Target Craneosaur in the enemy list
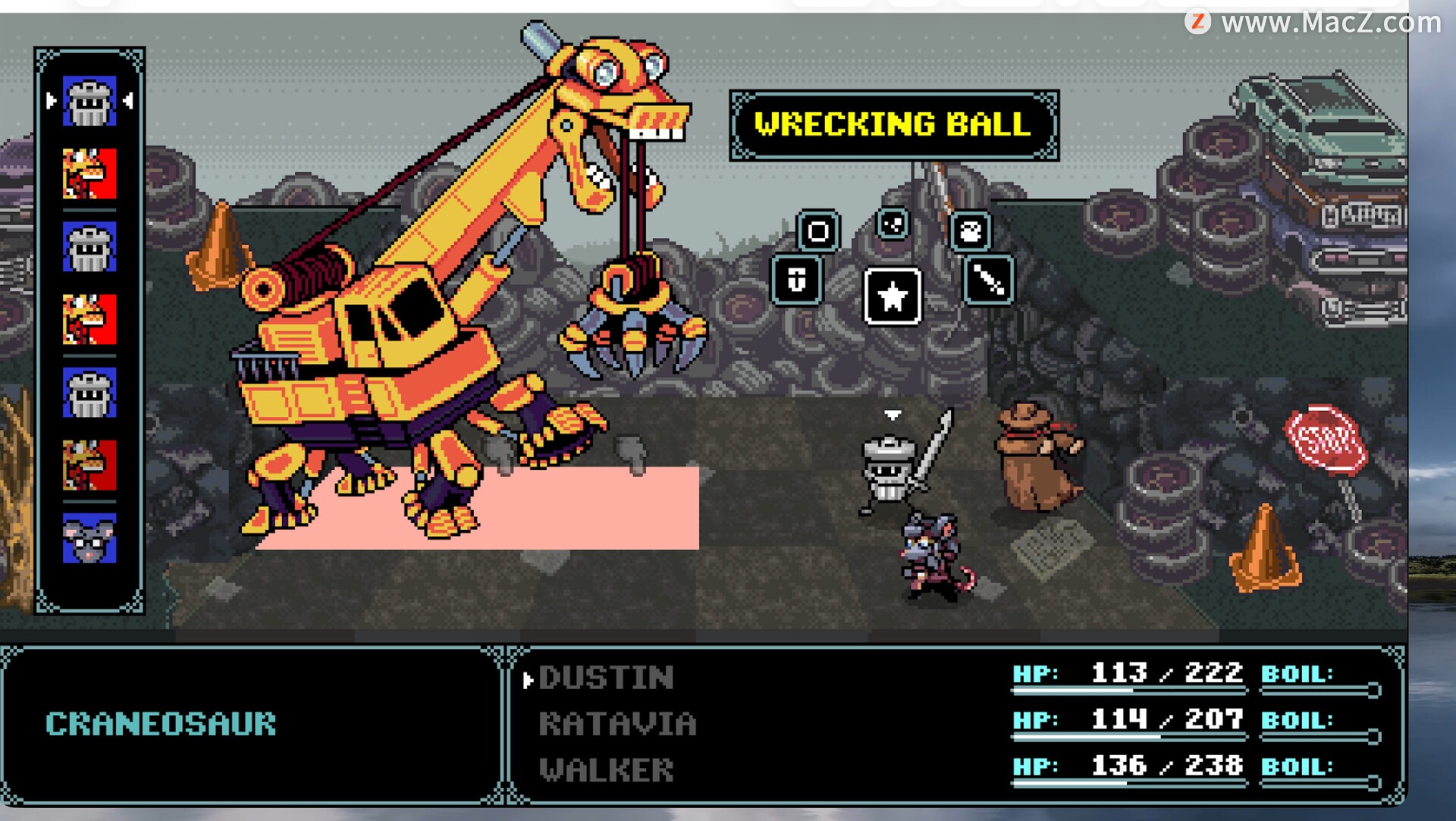1456x821 pixels. [161, 724]
